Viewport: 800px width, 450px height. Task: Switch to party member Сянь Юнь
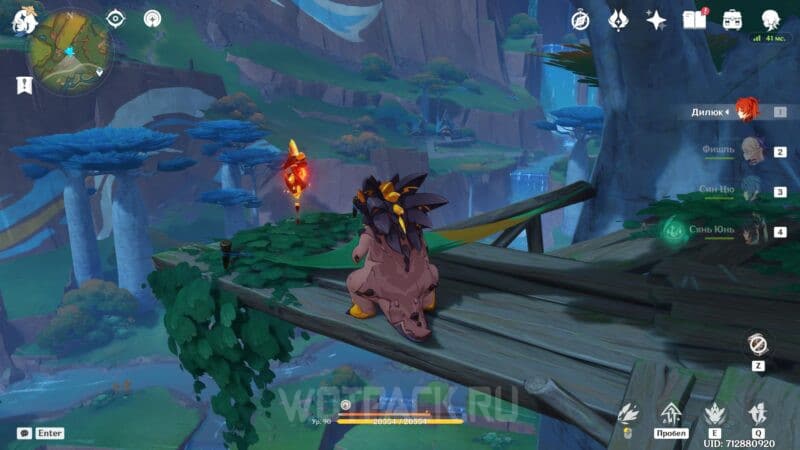point(749,231)
